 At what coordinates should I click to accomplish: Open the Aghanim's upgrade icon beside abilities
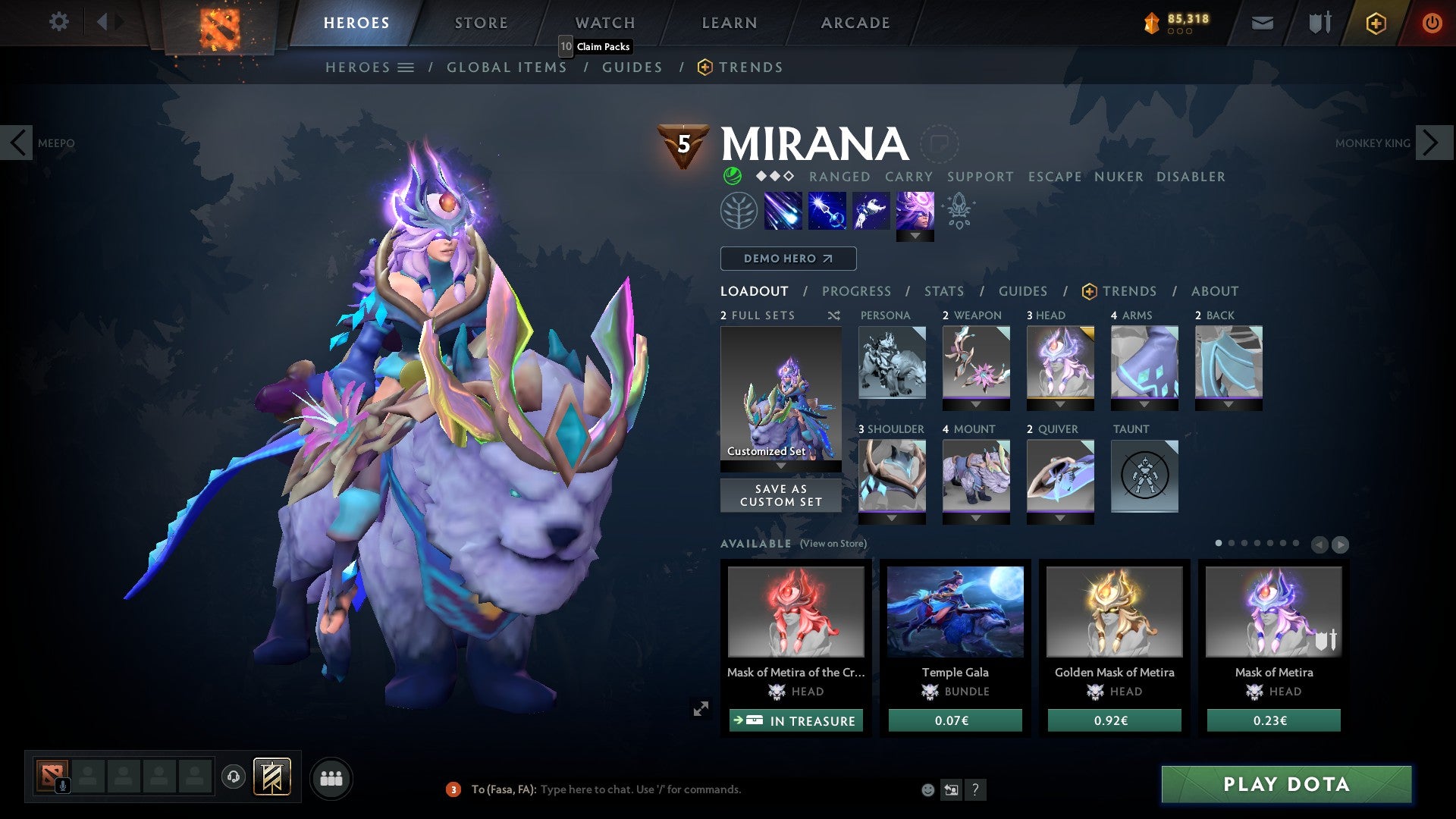click(x=960, y=210)
